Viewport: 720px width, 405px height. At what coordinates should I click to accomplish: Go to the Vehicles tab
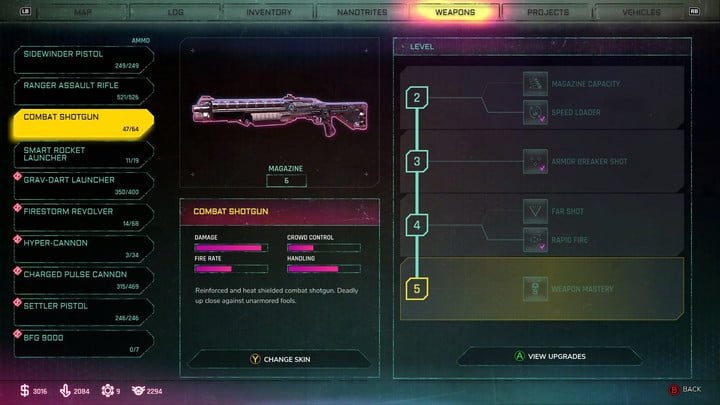(640, 13)
